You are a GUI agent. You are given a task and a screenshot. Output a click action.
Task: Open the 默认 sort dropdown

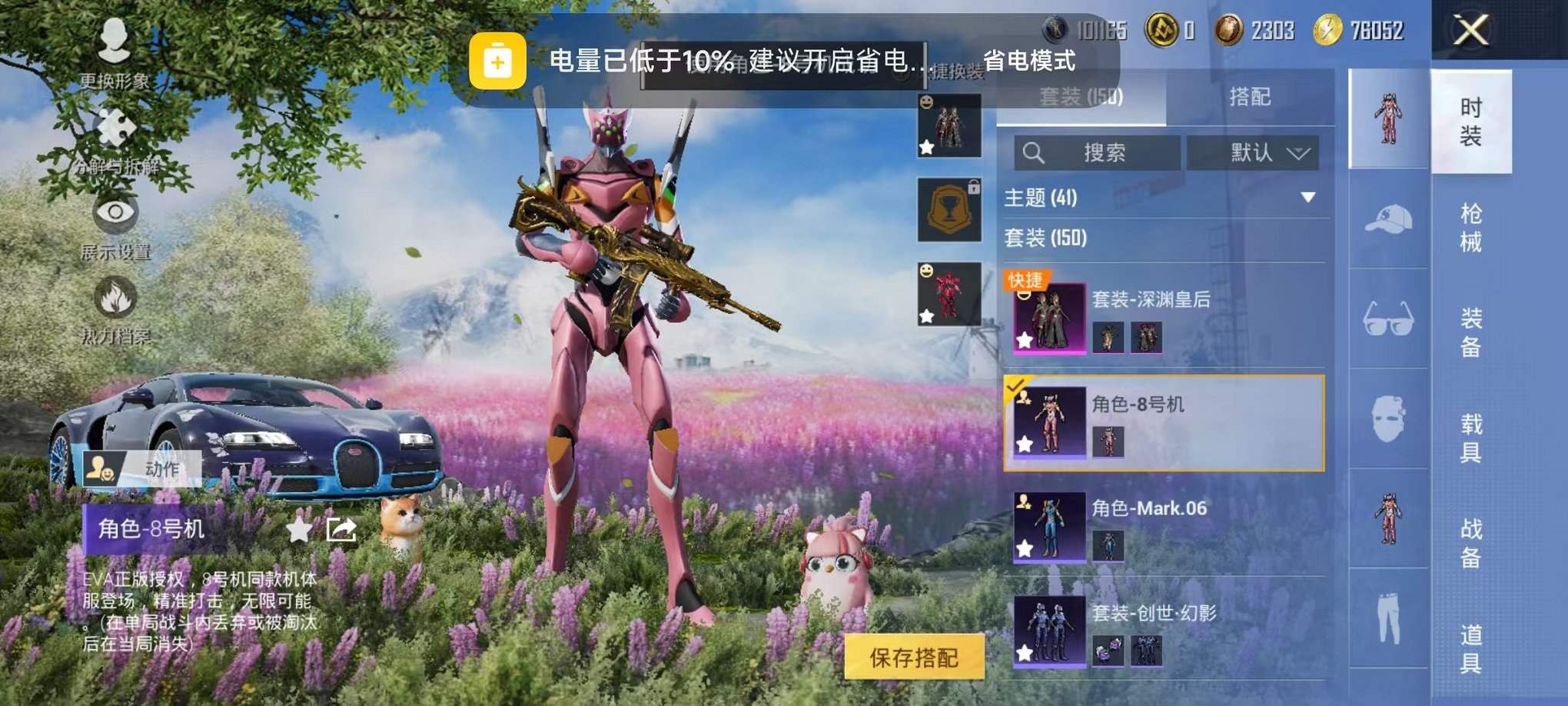[x=1253, y=152]
